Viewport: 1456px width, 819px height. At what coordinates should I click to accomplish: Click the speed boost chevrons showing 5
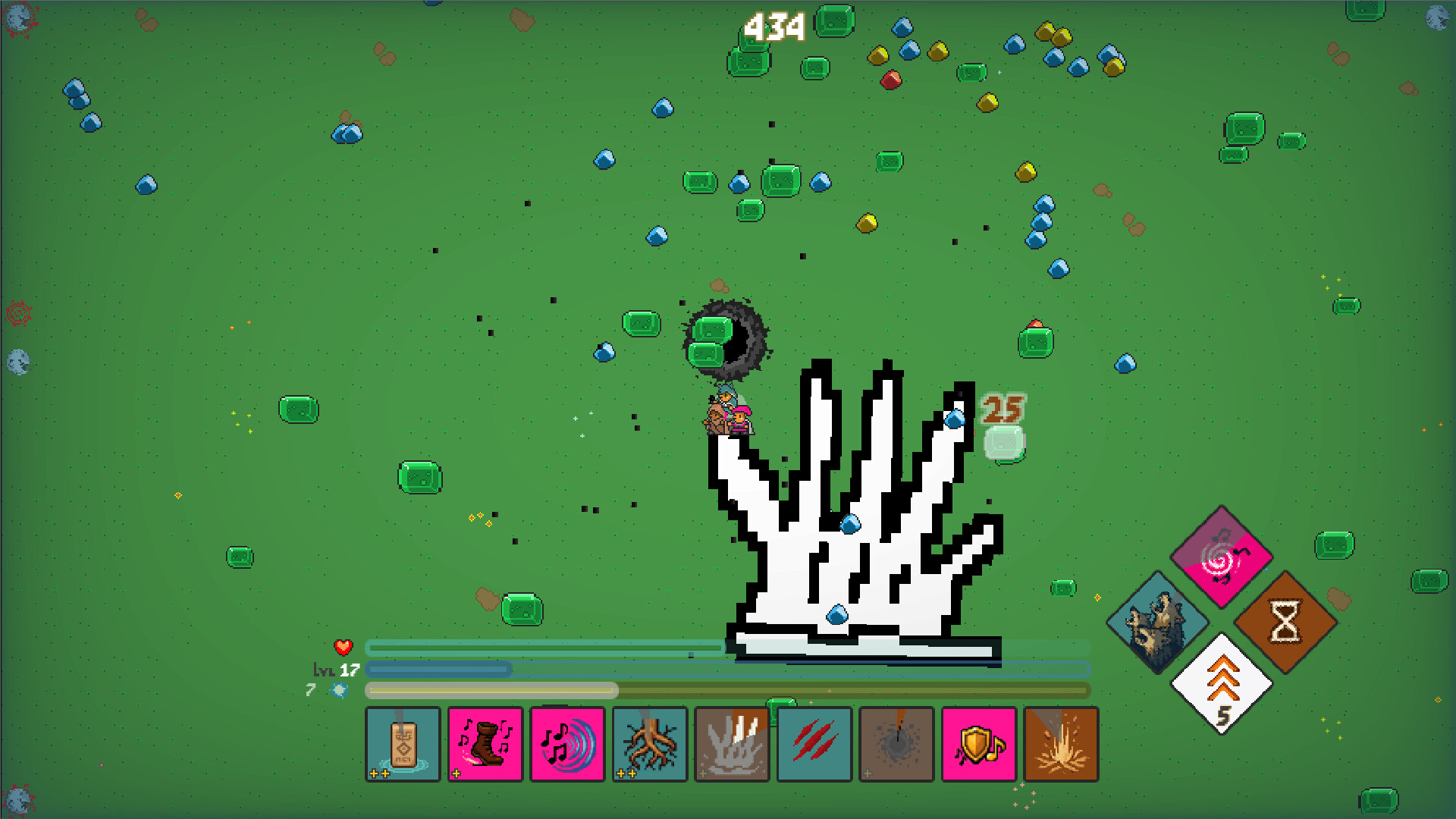pyautogui.click(x=1222, y=682)
